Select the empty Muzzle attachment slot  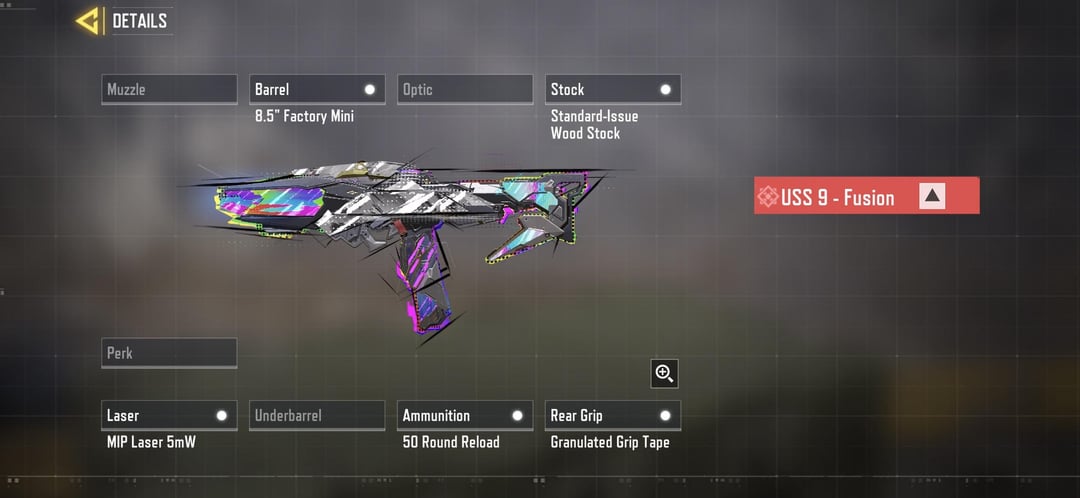[170, 89]
